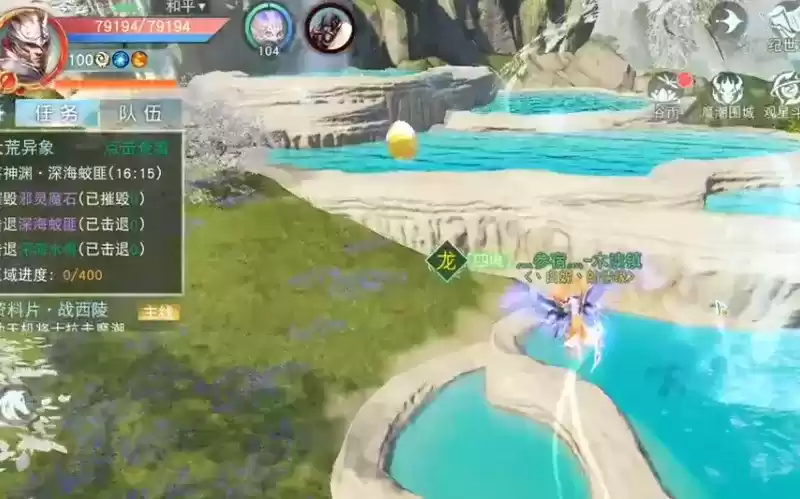Open the 战西陵 main quest entry
The width and height of the screenshot is (800, 499).
[90, 311]
